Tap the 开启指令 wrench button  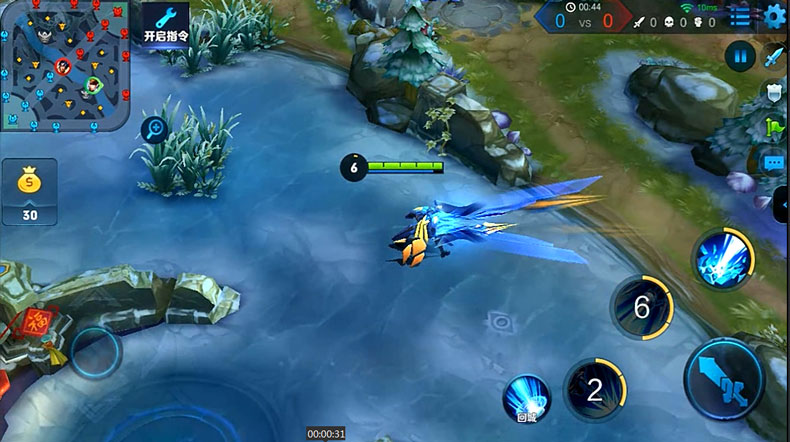click(166, 24)
